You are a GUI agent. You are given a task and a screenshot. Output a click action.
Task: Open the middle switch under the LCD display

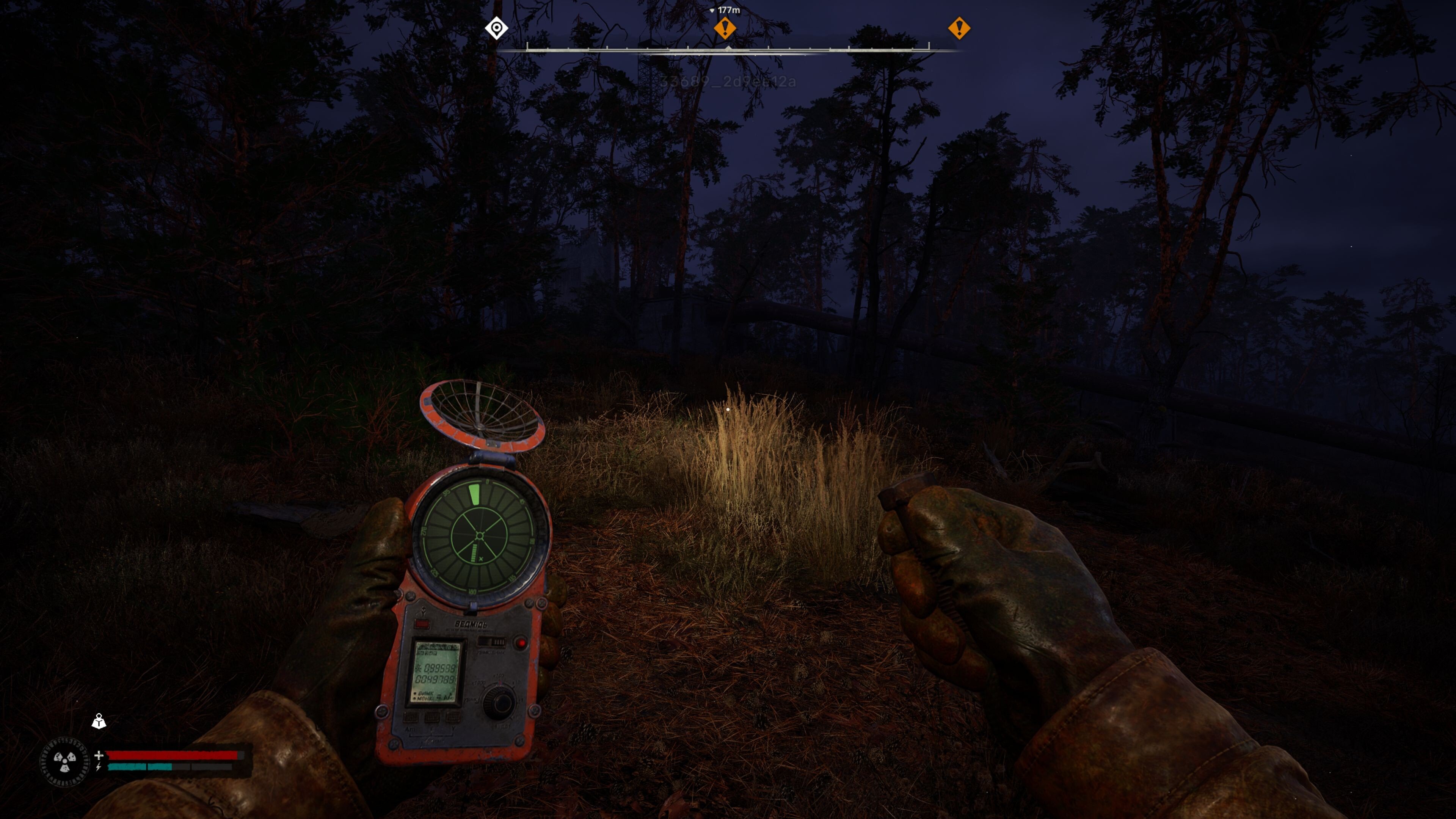[432, 717]
